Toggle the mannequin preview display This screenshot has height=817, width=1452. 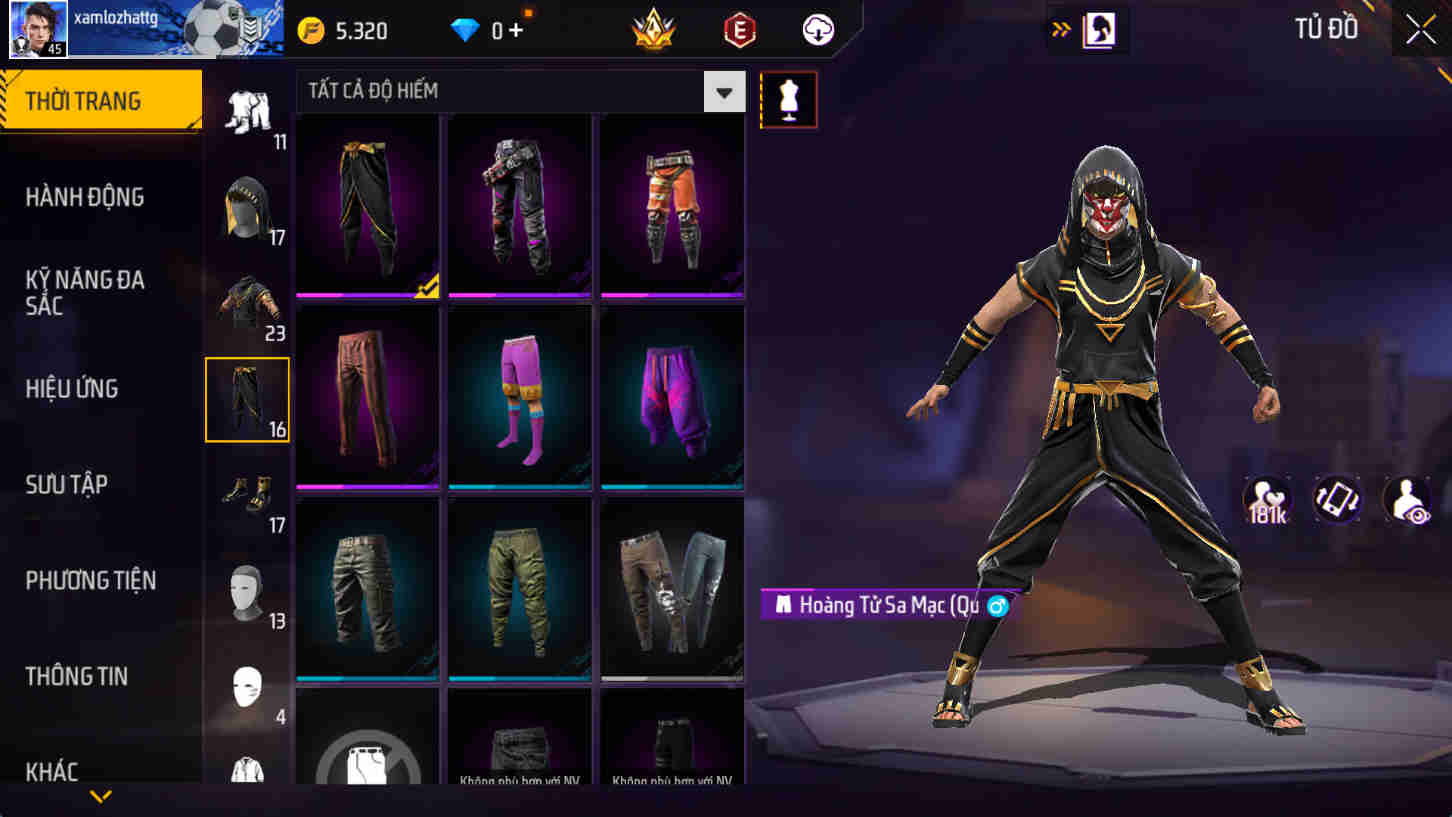(x=789, y=99)
